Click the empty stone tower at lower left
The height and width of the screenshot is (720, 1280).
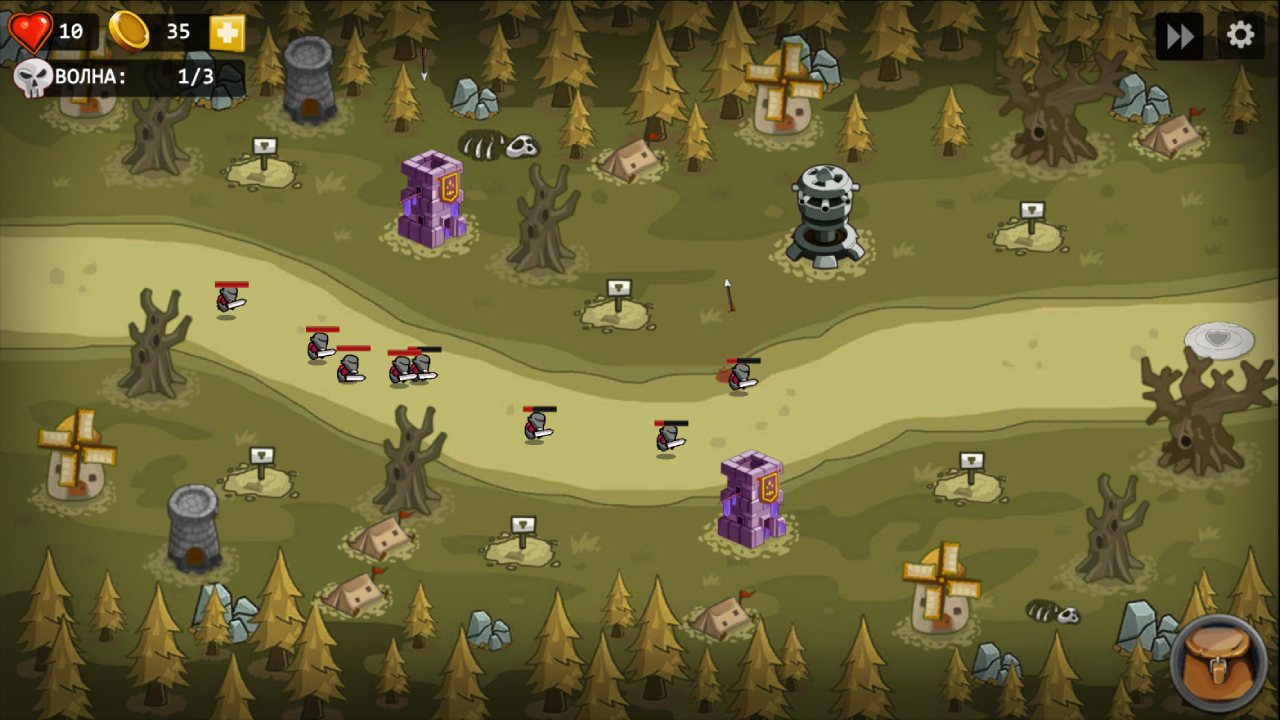192,525
